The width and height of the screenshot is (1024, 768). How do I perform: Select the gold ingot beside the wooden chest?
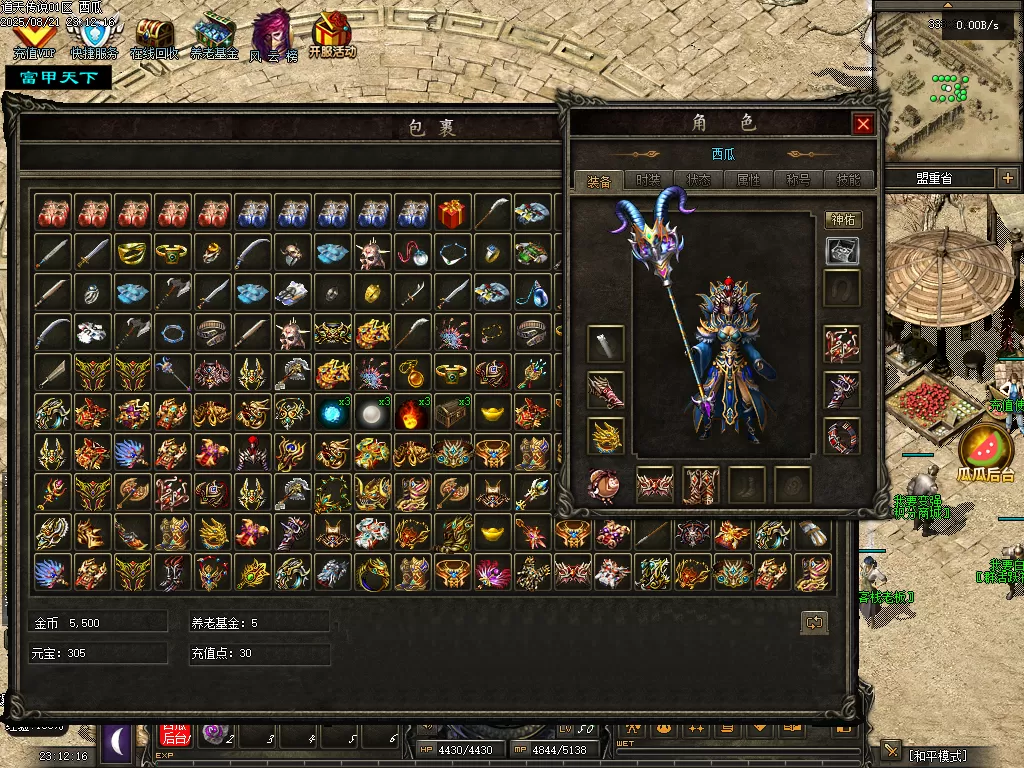492,412
